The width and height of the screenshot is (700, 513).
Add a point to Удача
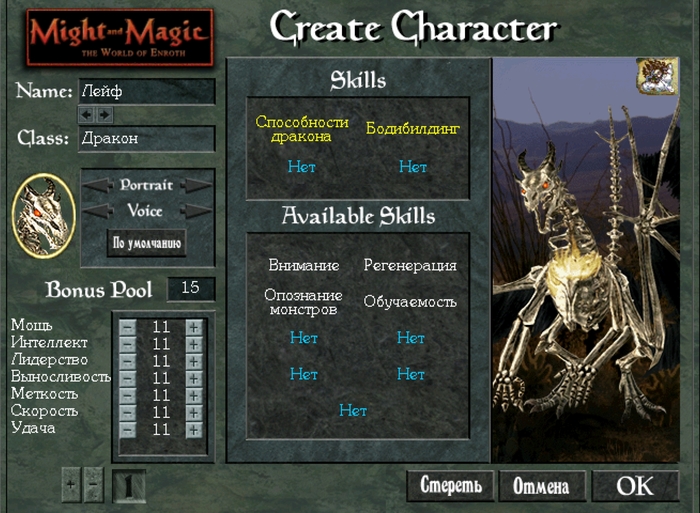tap(193, 429)
